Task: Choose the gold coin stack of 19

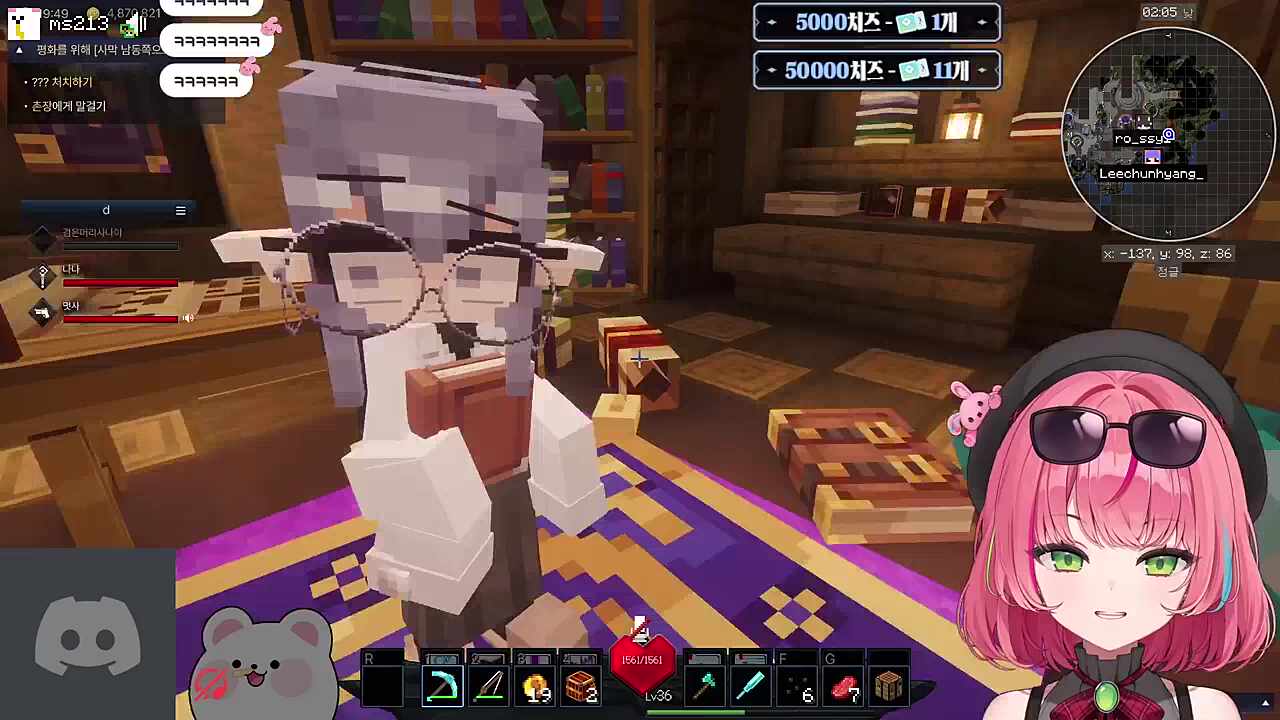Action: click(535, 687)
